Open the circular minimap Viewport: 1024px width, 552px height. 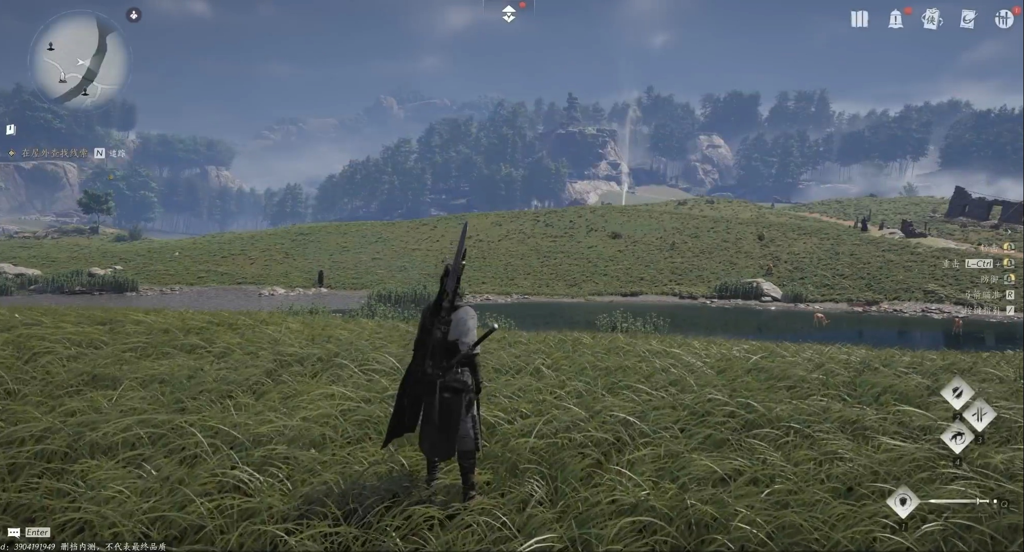[x=78, y=59]
